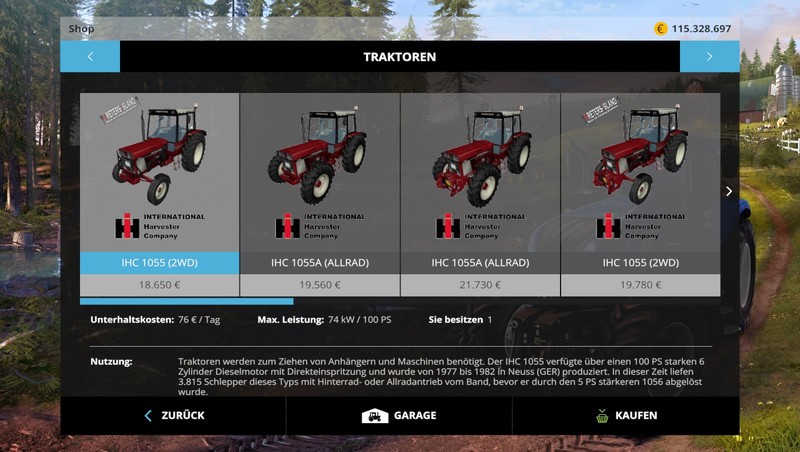Go to the next shop category

[x=709, y=57]
